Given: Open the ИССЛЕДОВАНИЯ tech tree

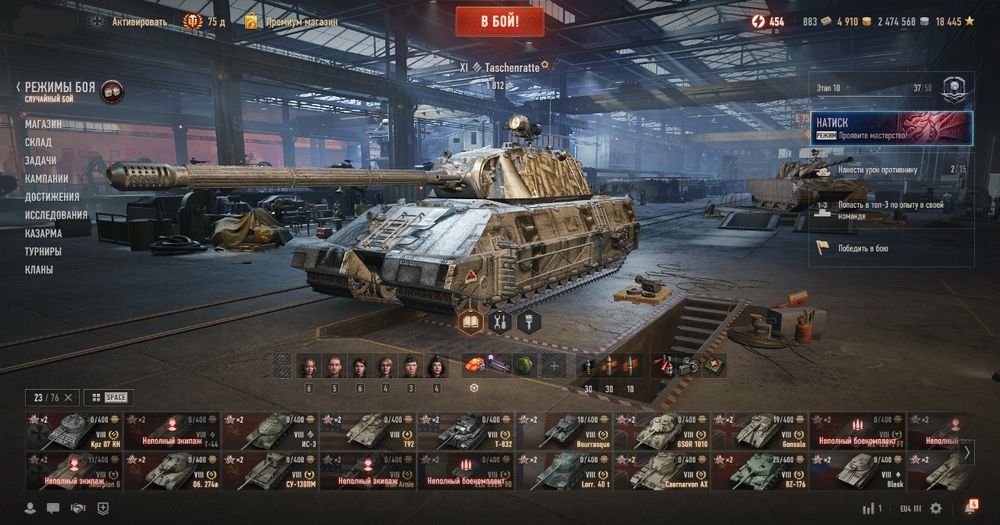Looking at the screenshot, I should 56,214.
